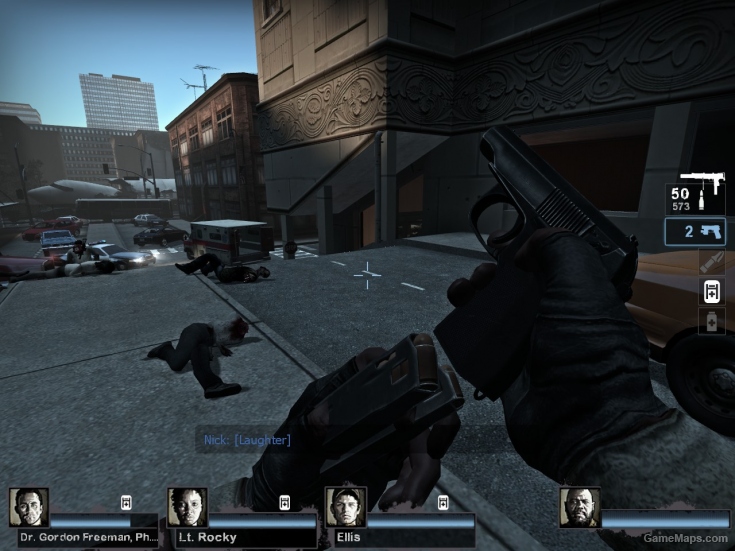Select the first aid kit slot

711,291
